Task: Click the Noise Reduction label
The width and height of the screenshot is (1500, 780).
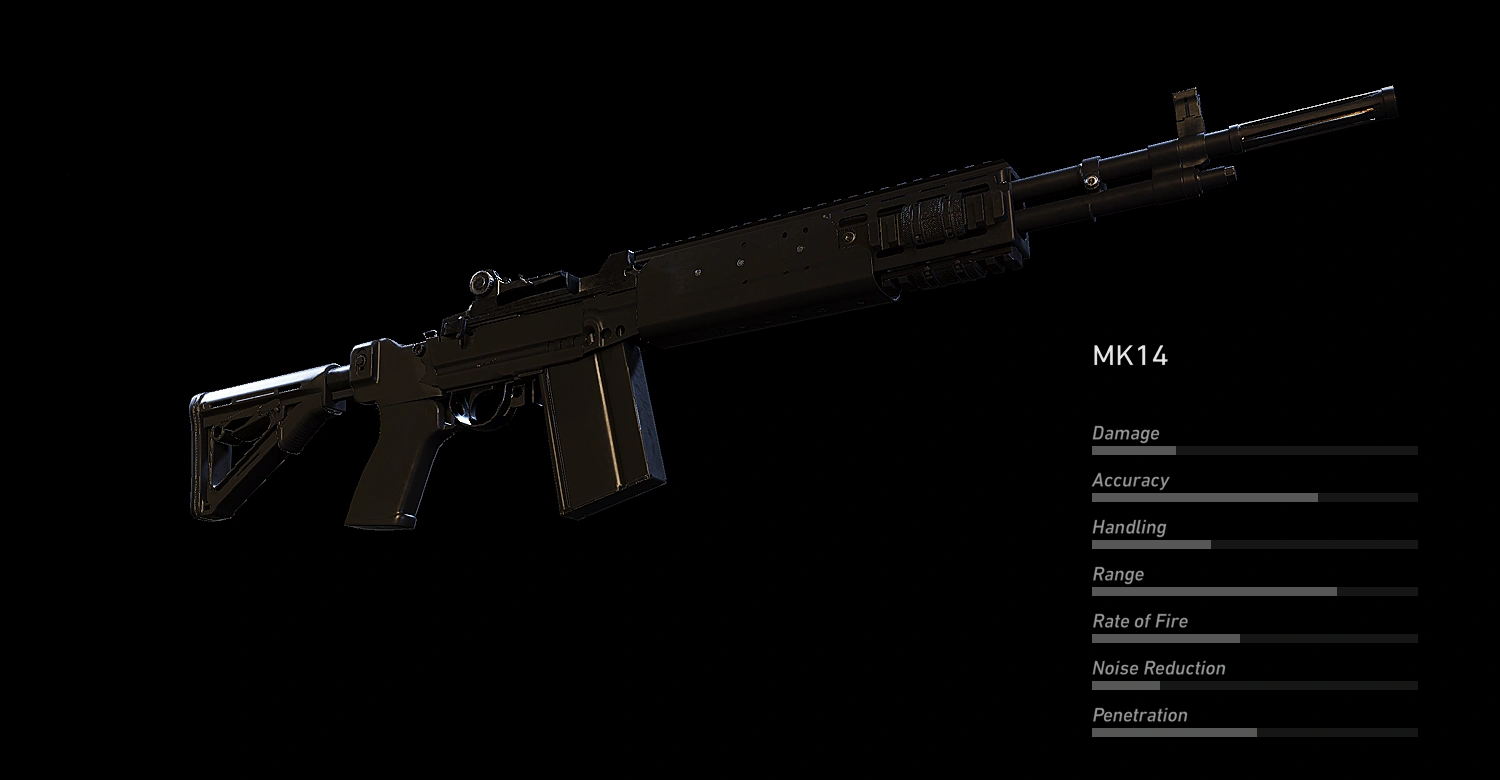Action: (1158, 668)
